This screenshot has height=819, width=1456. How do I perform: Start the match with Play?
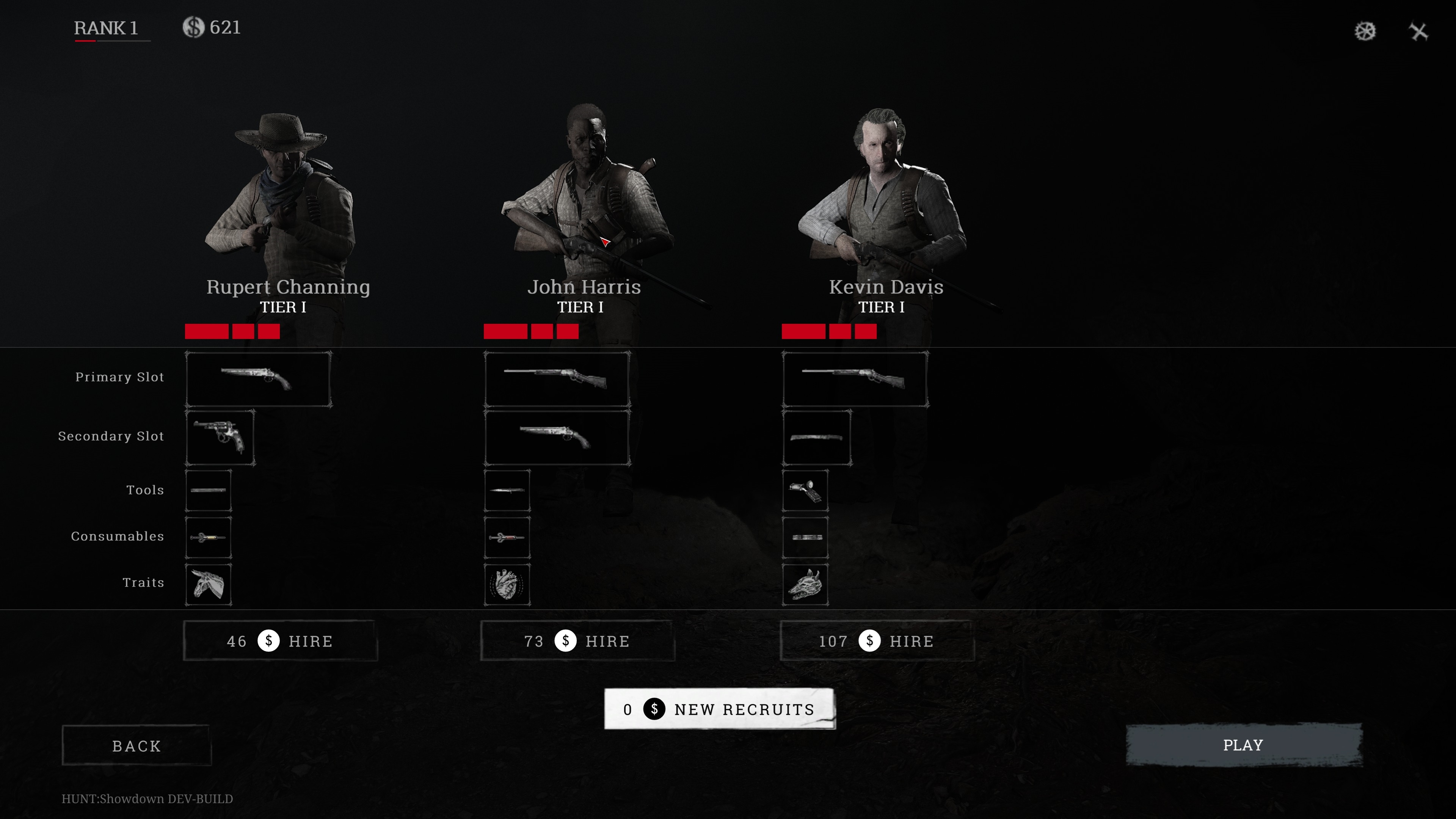click(x=1244, y=745)
